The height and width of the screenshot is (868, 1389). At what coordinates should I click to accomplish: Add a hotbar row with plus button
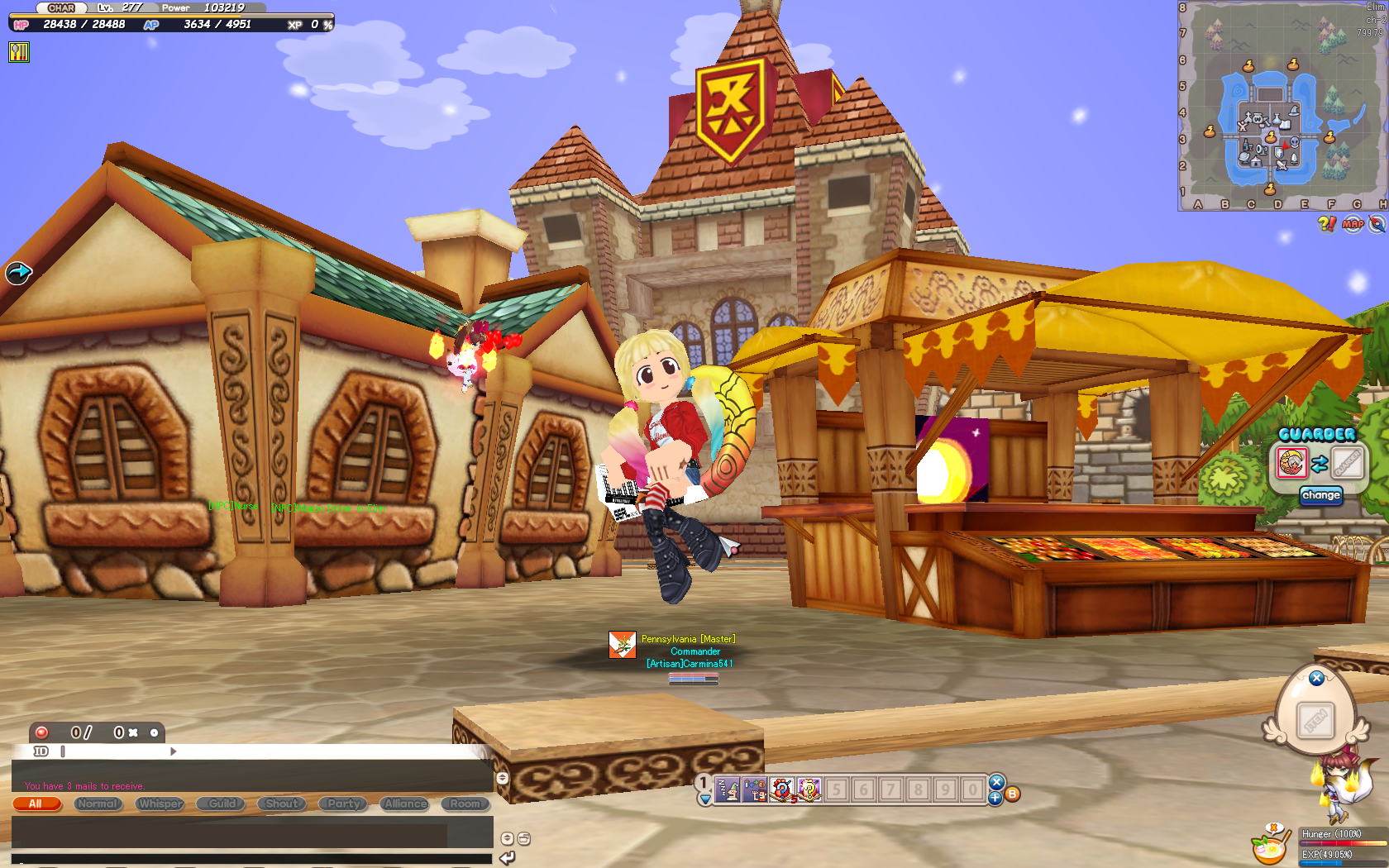tap(995, 798)
